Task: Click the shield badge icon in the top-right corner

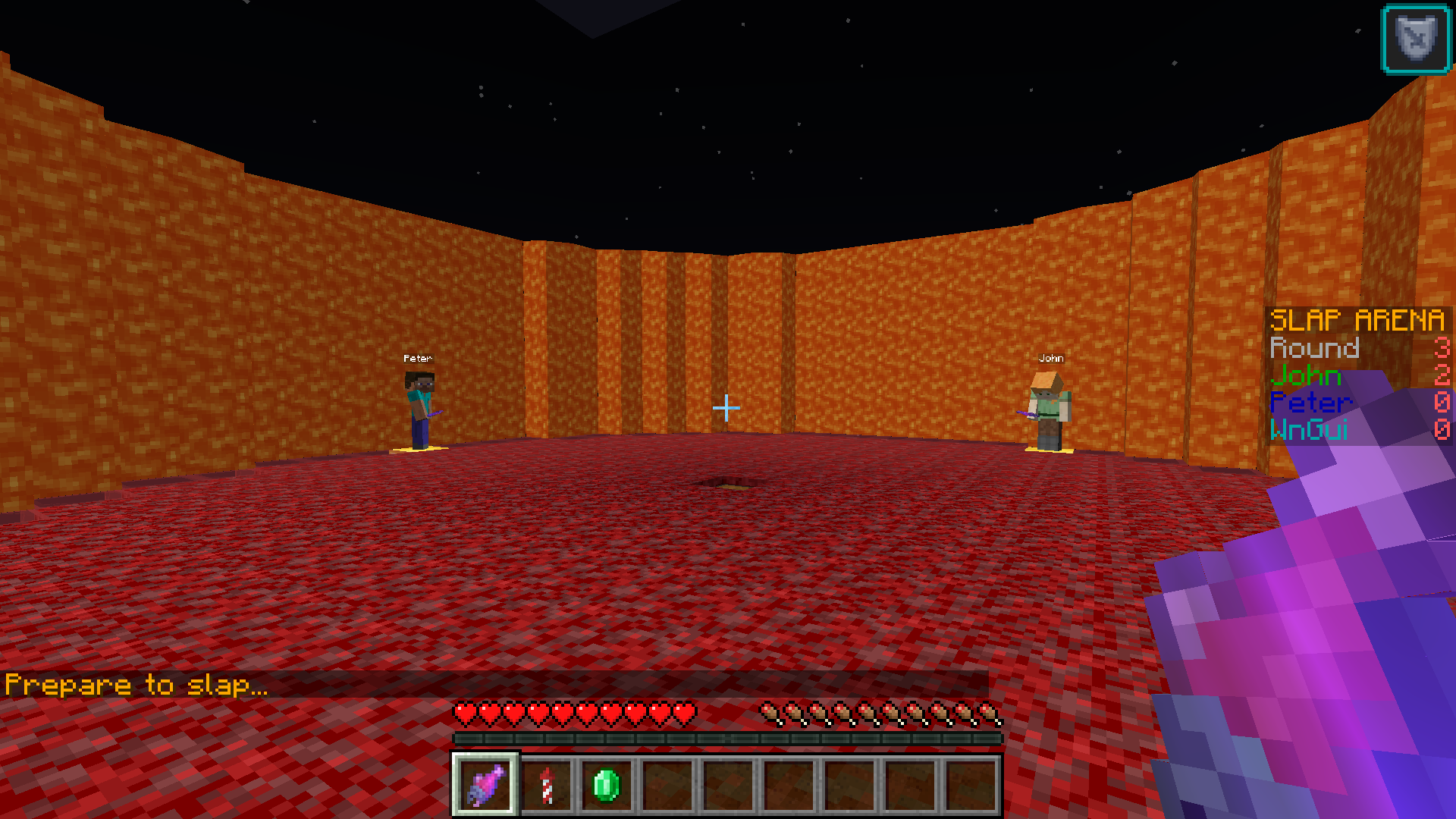Action: [x=1415, y=36]
